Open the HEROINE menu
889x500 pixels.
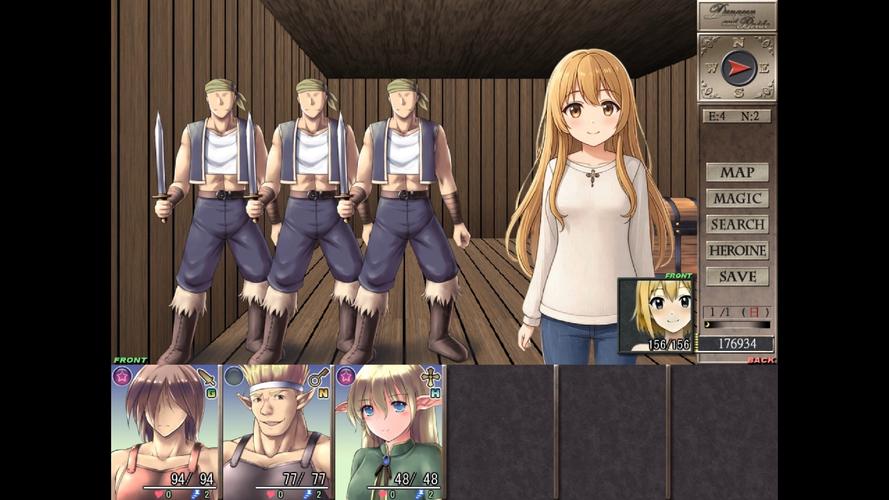[737, 250]
